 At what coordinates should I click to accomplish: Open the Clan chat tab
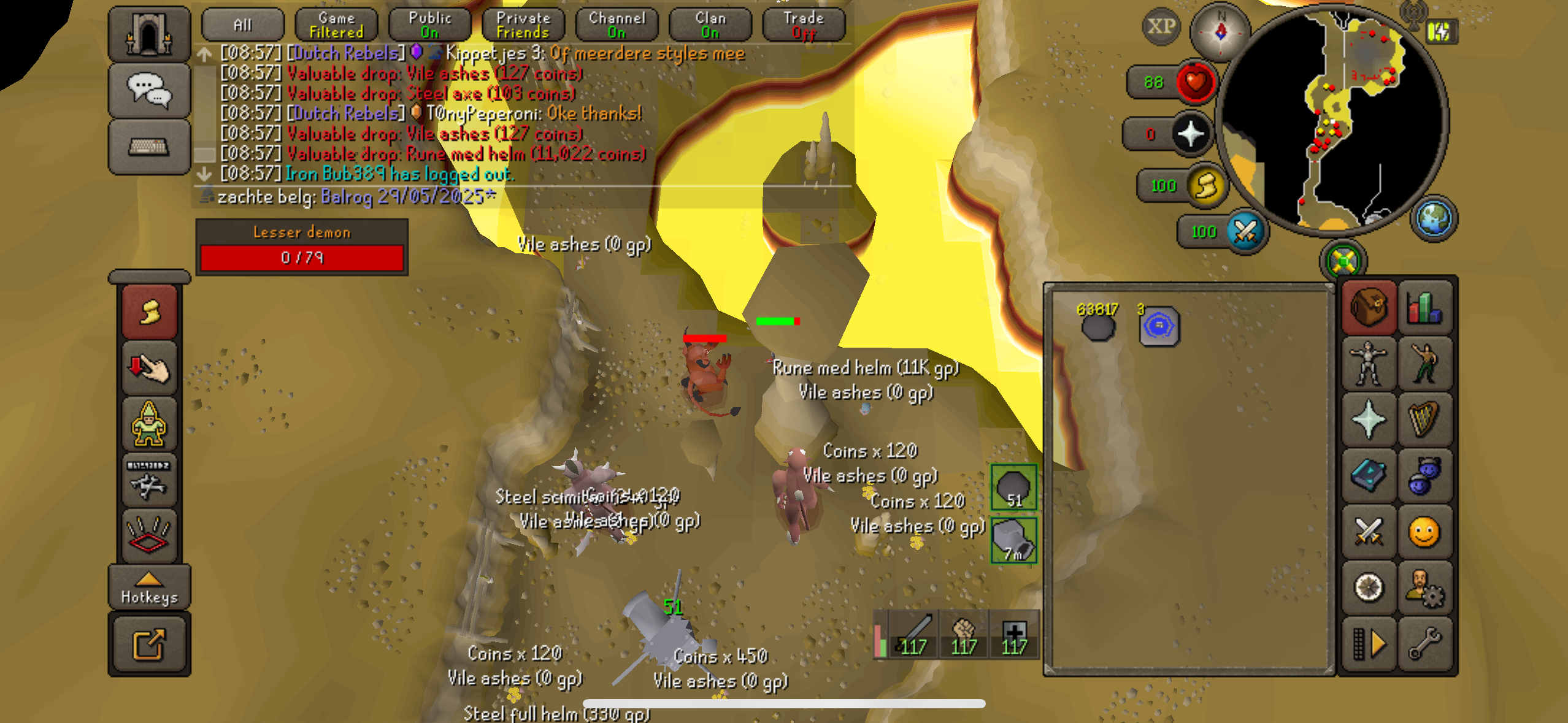tap(710, 25)
